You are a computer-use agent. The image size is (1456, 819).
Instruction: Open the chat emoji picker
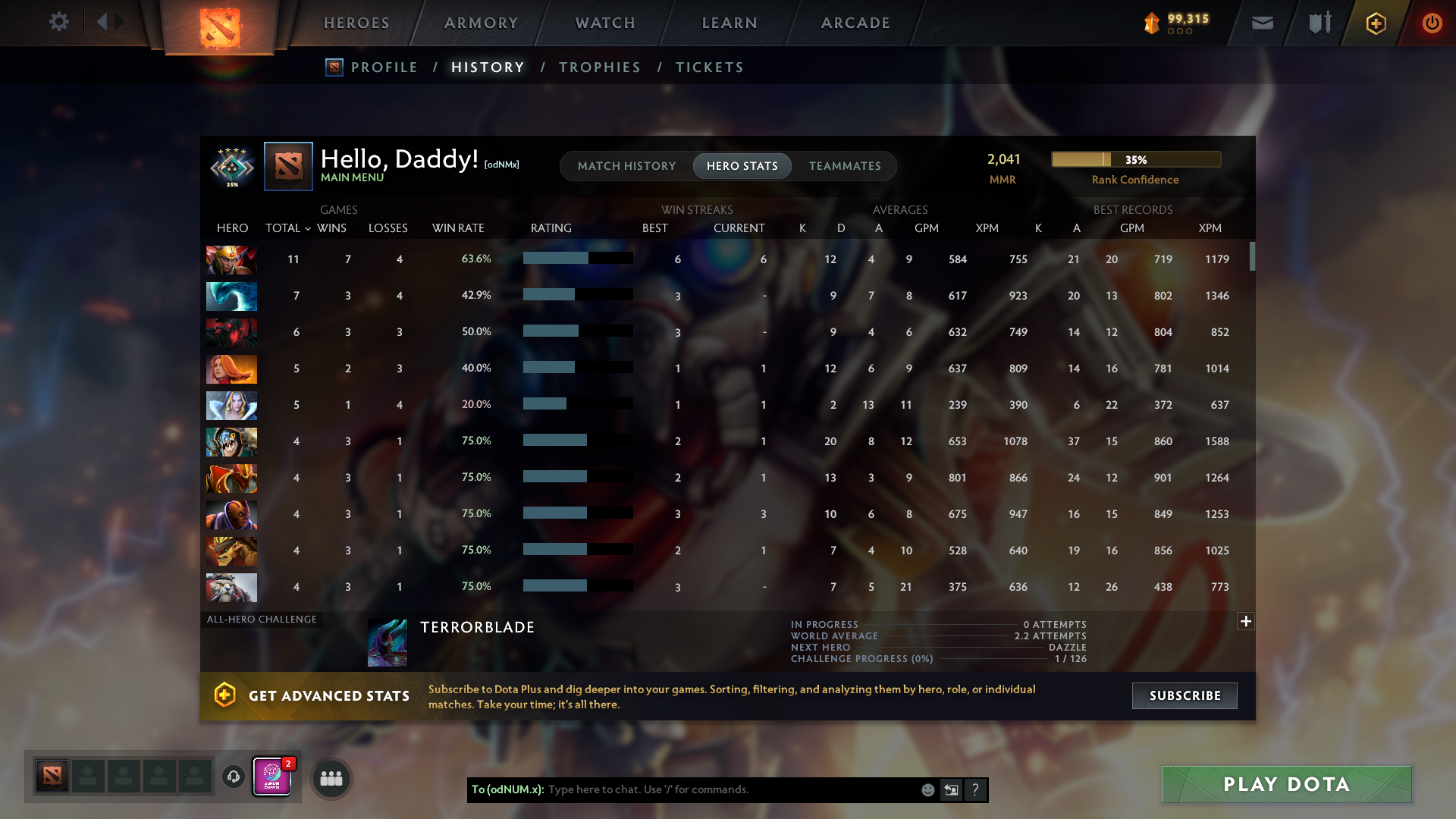tap(928, 789)
